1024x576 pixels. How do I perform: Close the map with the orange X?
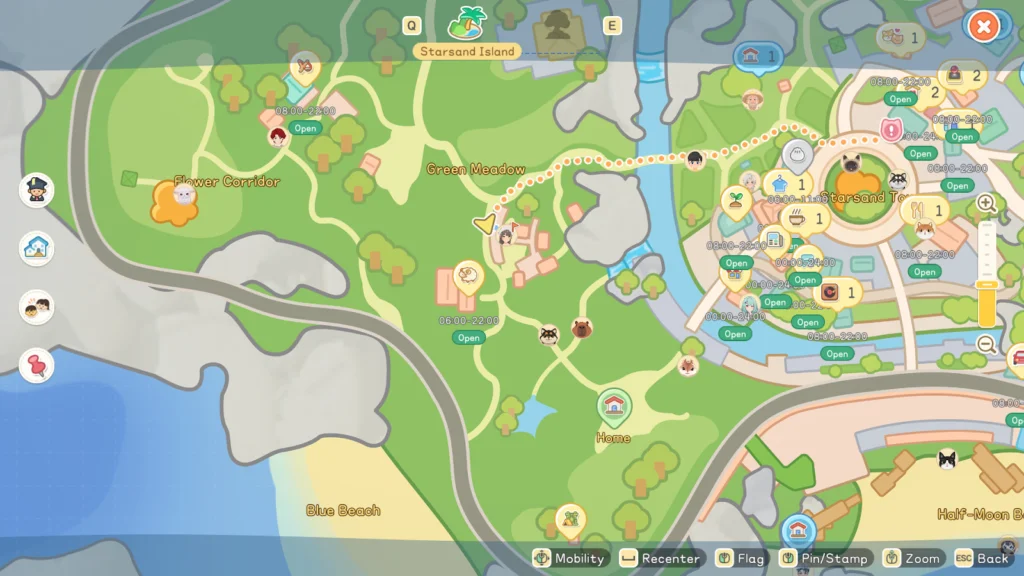pos(984,27)
